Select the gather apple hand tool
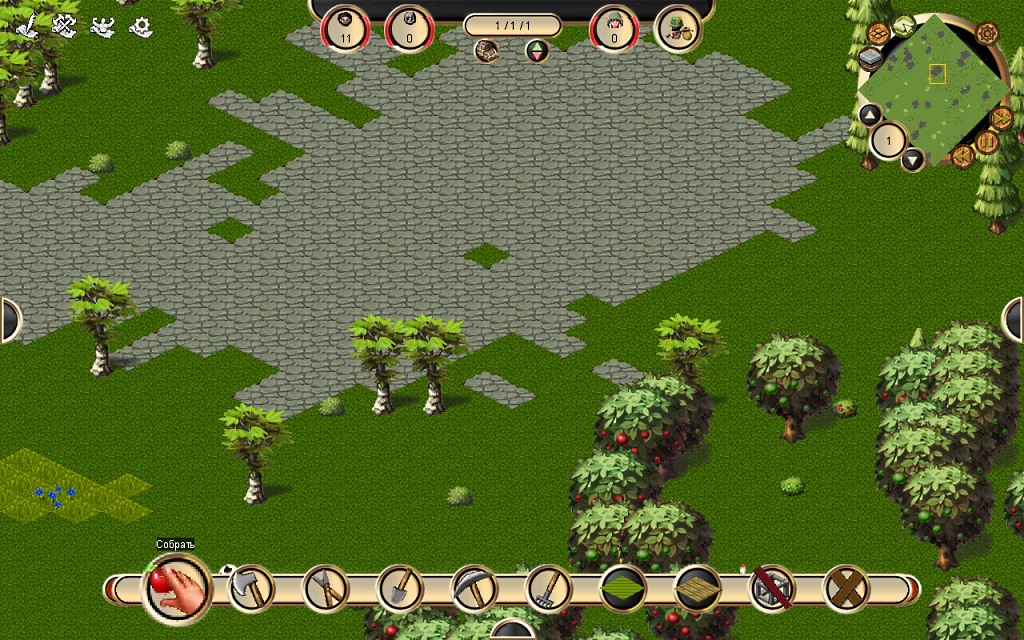Image resolution: width=1024 pixels, height=640 pixels. tap(178, 589)
